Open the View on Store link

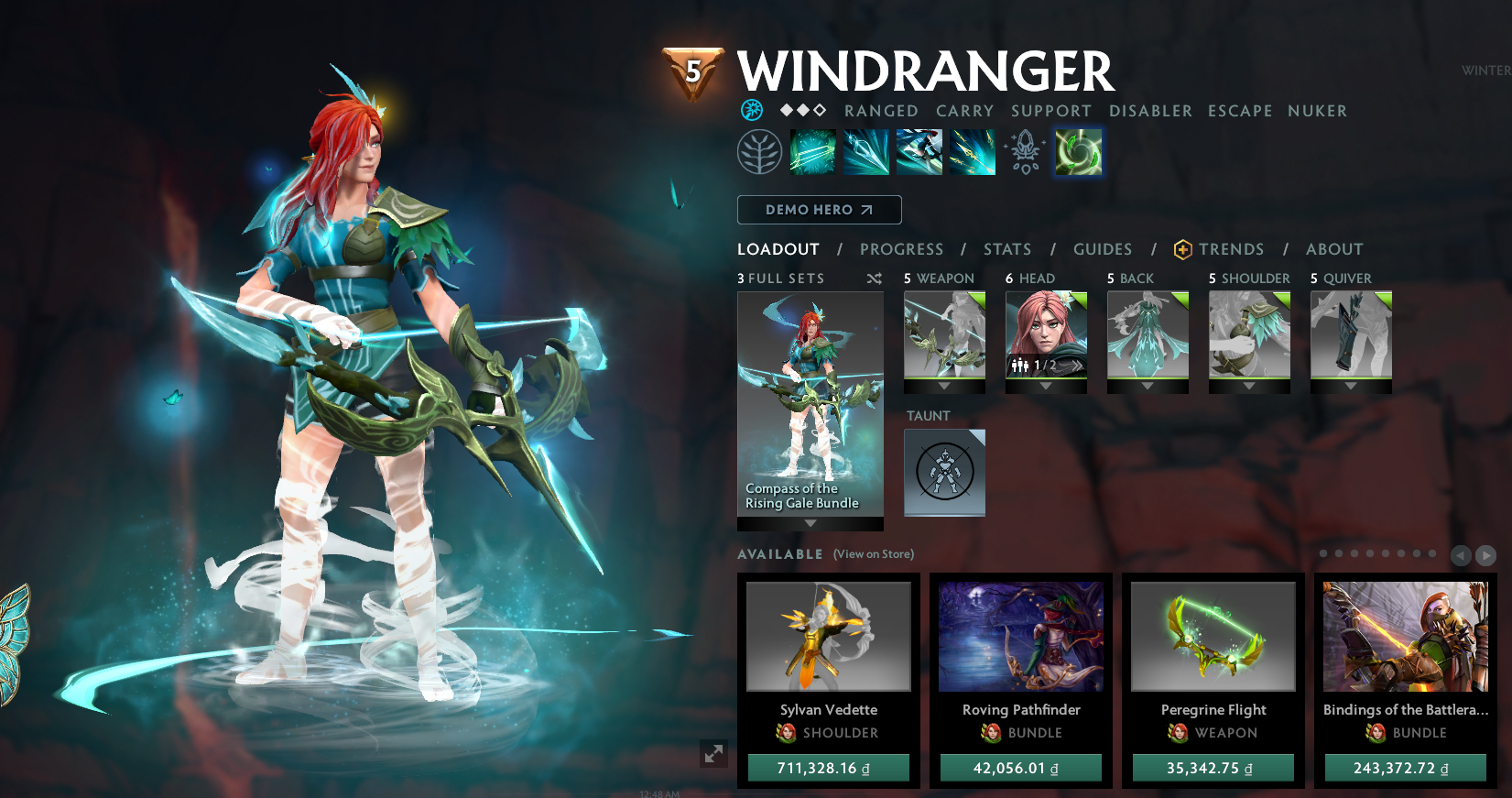872,553
